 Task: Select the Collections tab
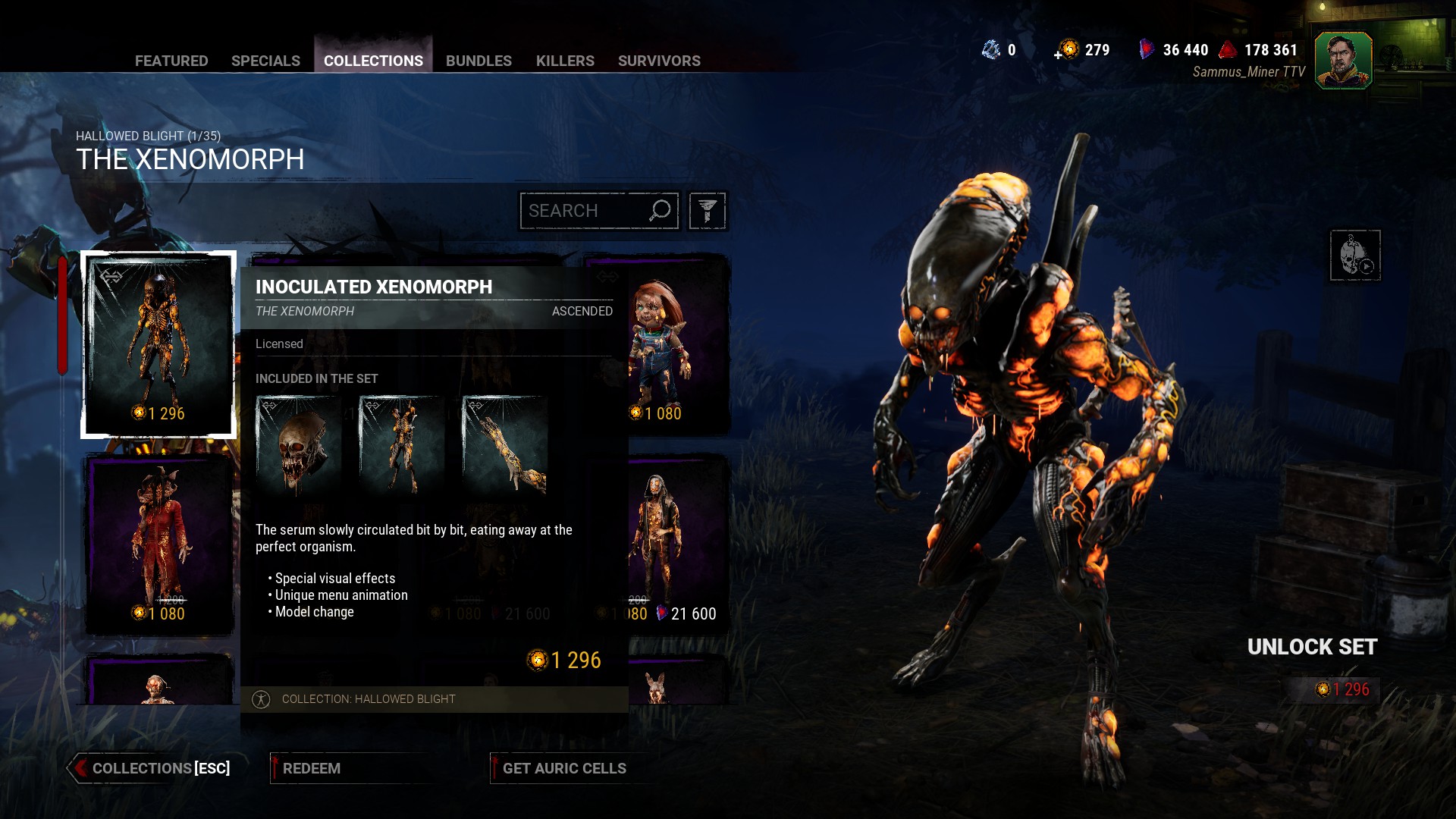click(x=373, y=61)
